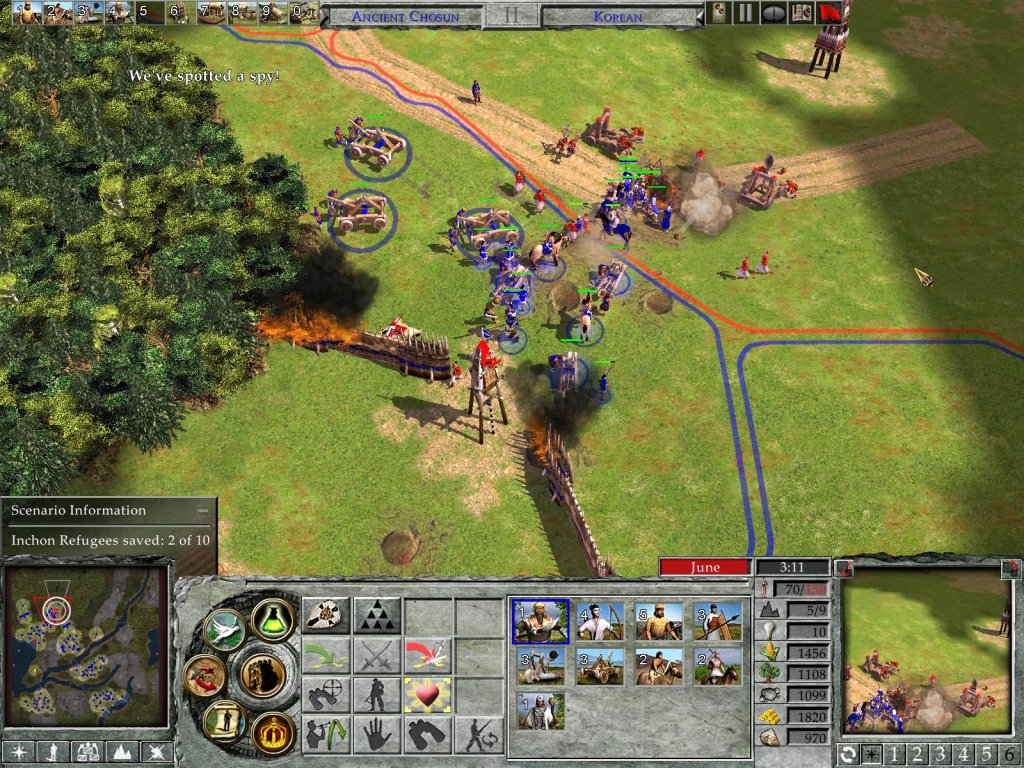Image resolution: width=1024 pixels, height=768 pixels.
Task: Minimize the Scenario Information panel
Action: (x=203, y=510)
